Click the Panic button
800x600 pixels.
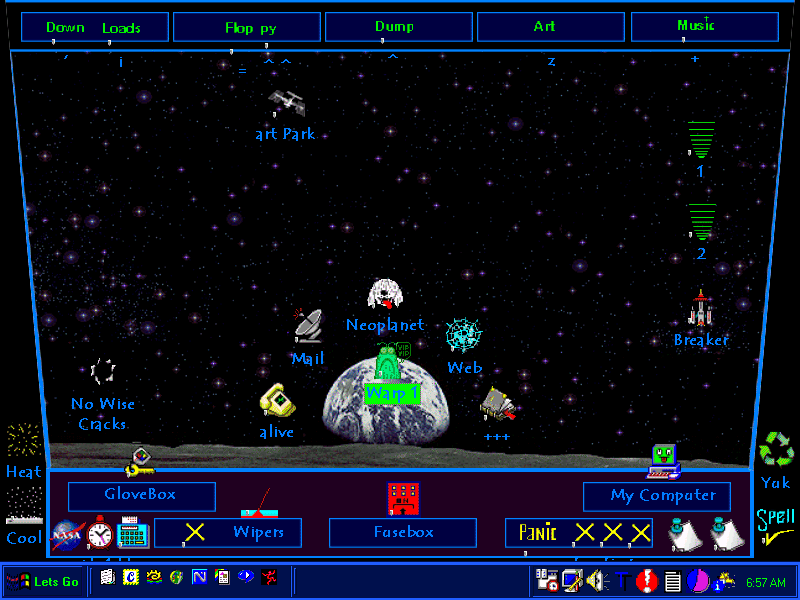pos(578,533)
